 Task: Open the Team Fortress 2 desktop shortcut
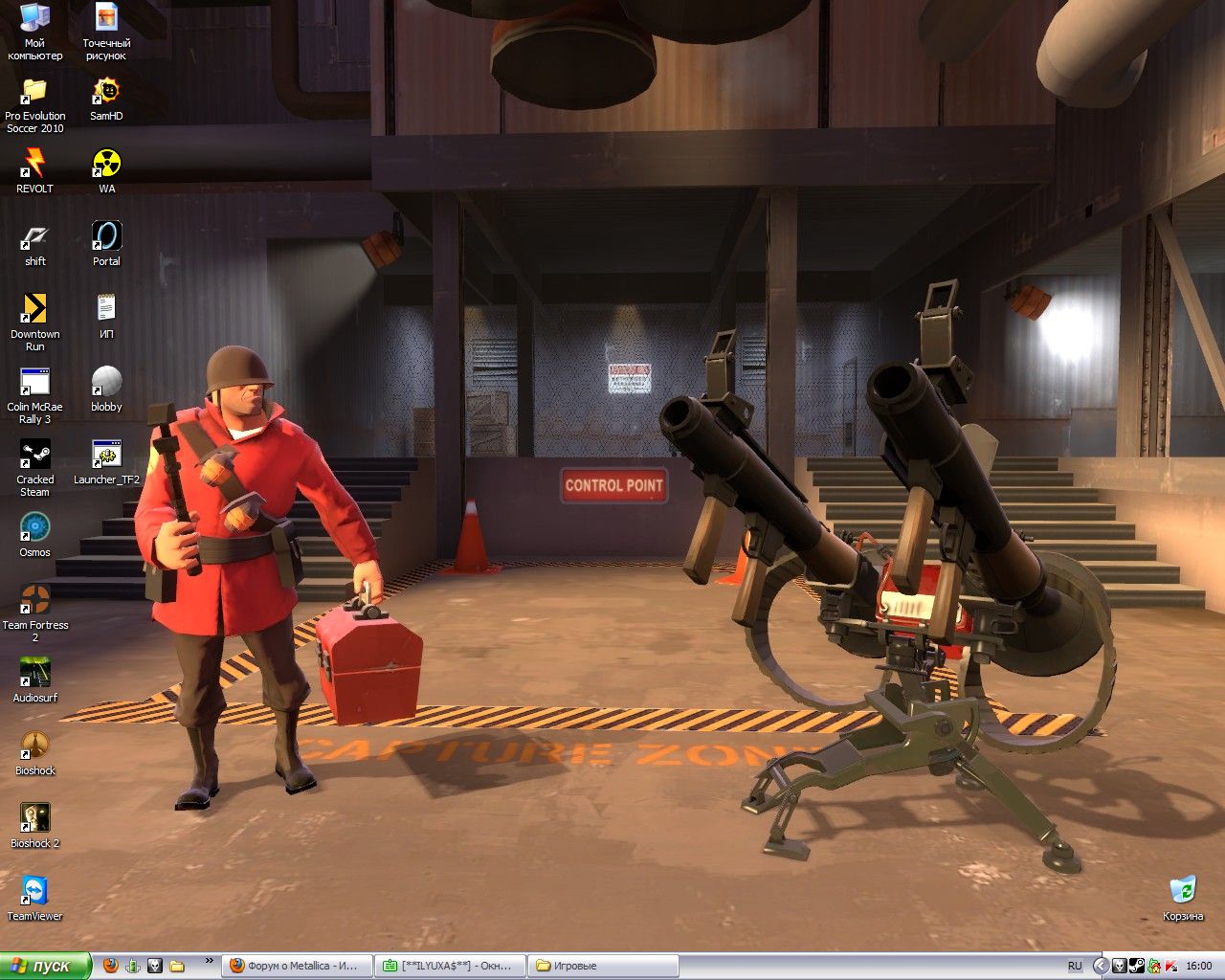35,601
